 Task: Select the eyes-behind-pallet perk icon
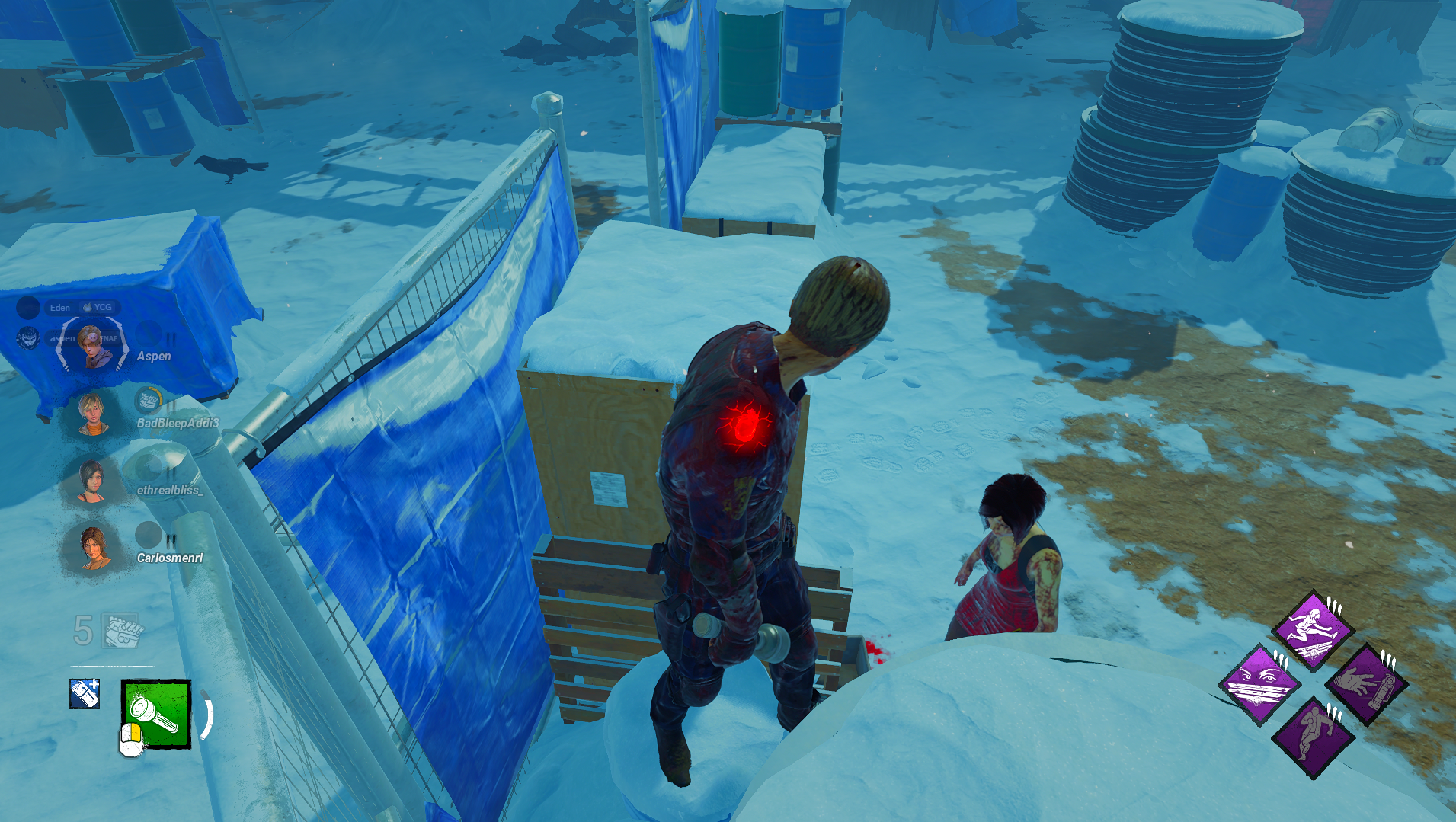click(x=1260, y=683)
